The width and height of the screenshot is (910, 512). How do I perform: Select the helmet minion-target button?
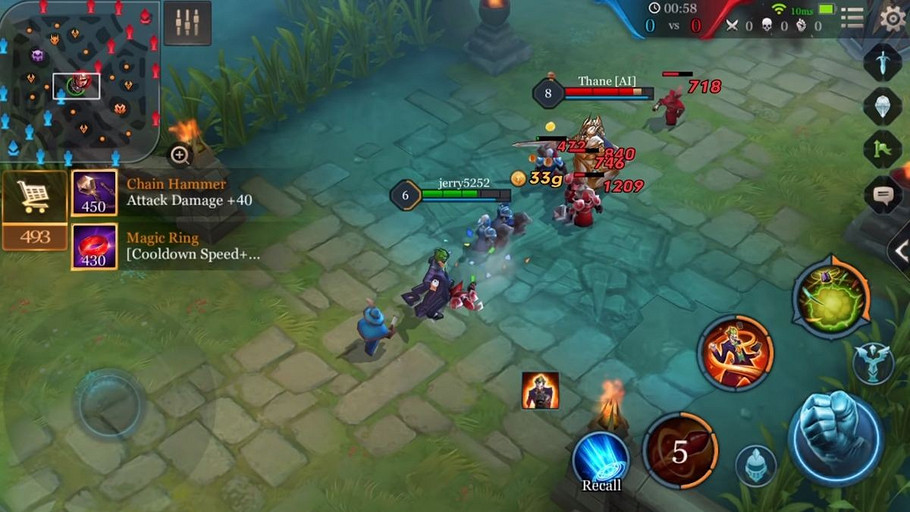[756, 464]
